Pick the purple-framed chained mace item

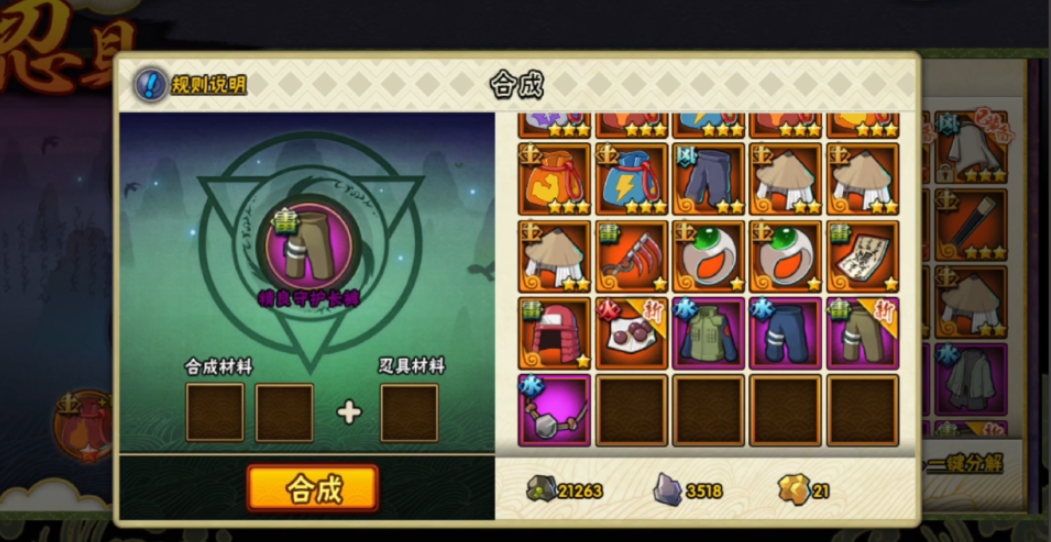pyautogui.click(x=554, y=410)
